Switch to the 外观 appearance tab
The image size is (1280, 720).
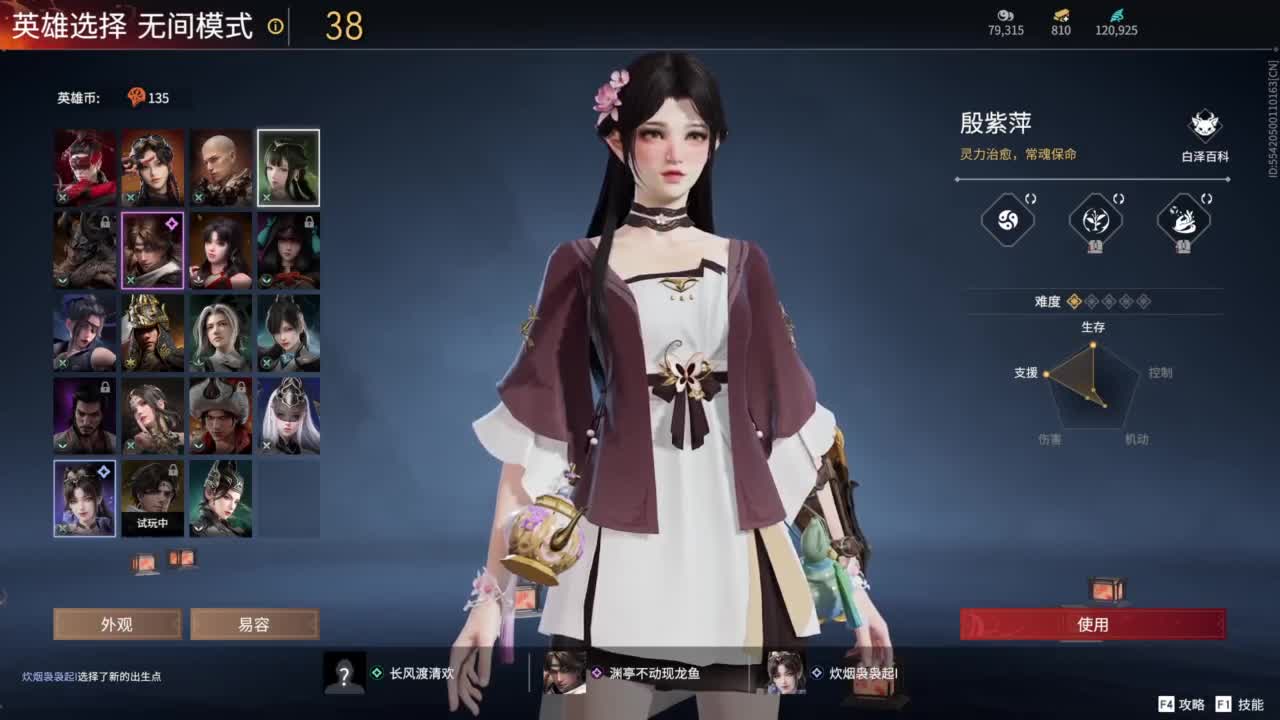click(x=117, y=623)
